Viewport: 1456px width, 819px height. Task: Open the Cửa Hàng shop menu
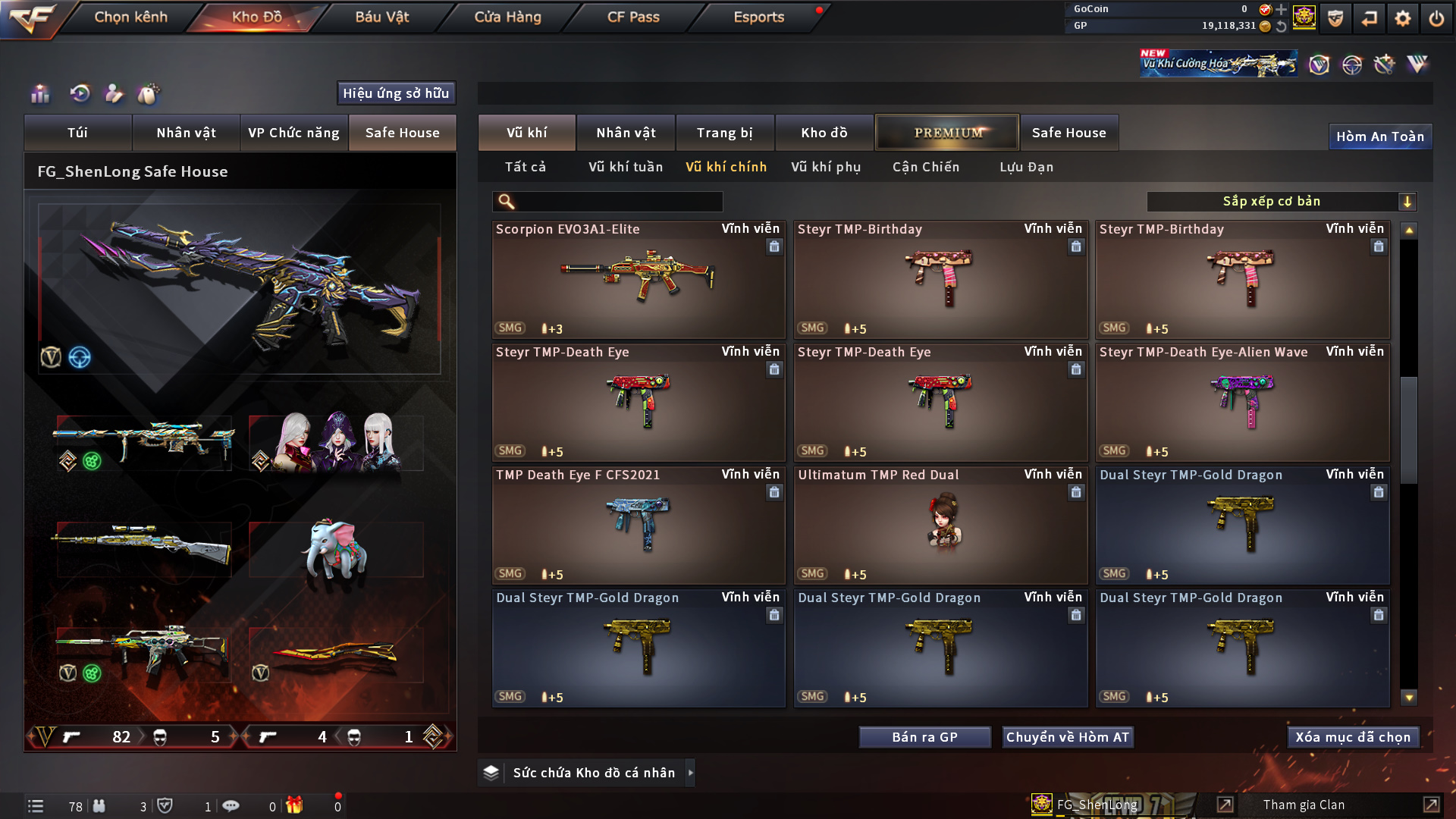[x=507, y=17]
